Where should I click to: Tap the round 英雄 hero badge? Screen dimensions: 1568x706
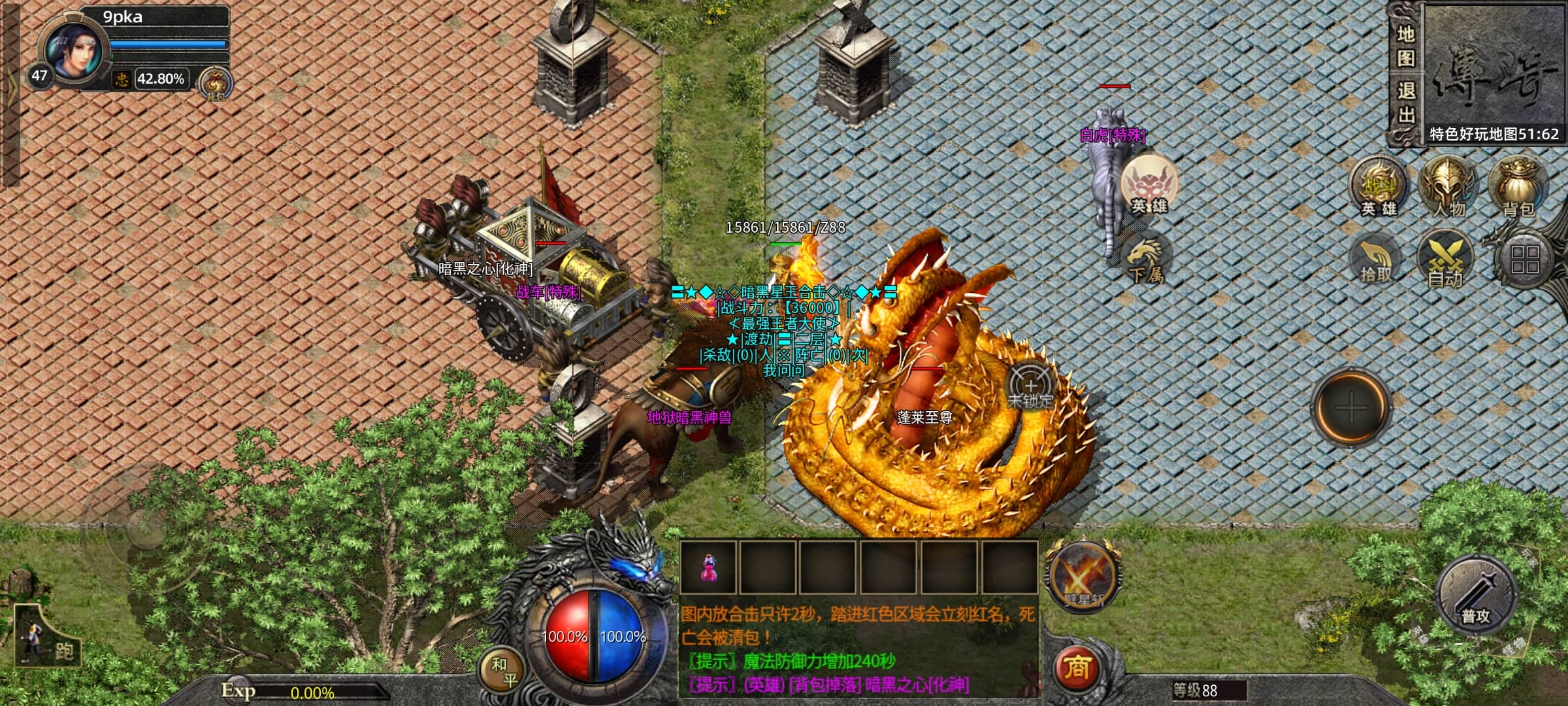point(1149,185)
